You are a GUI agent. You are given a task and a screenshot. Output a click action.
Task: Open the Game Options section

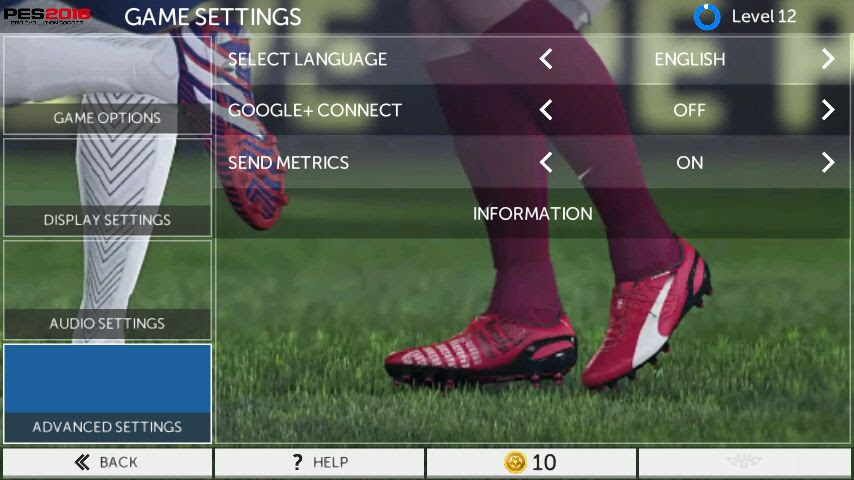pos(107,86)
